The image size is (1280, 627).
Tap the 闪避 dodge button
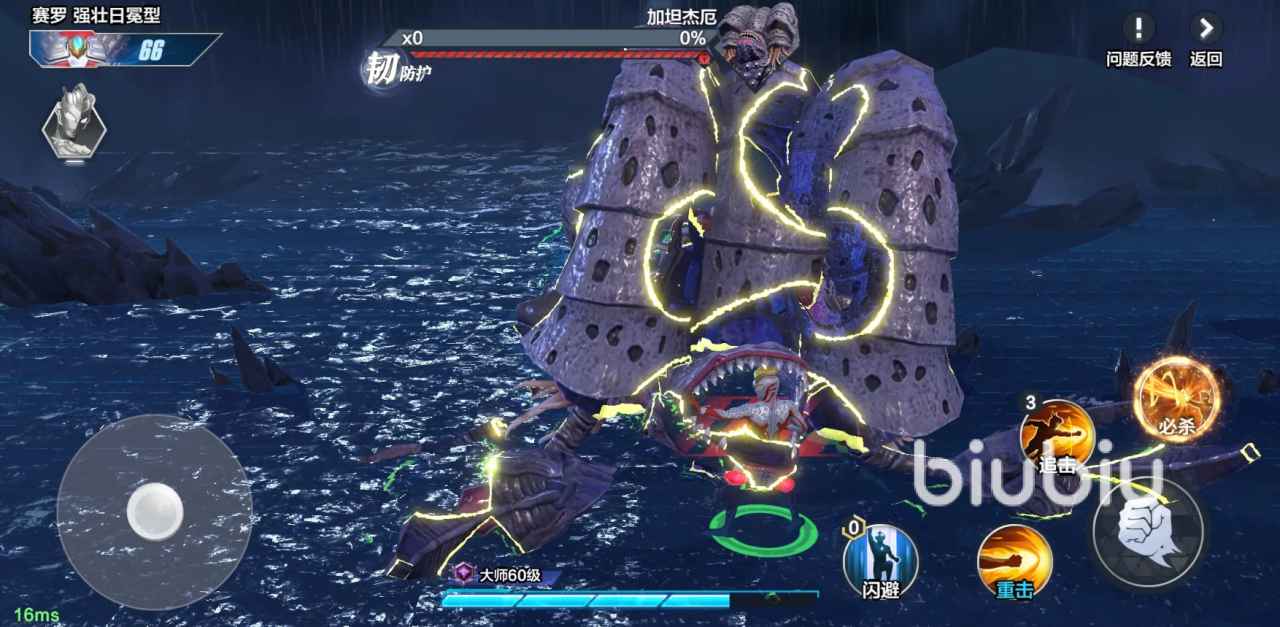coord(880,560)
